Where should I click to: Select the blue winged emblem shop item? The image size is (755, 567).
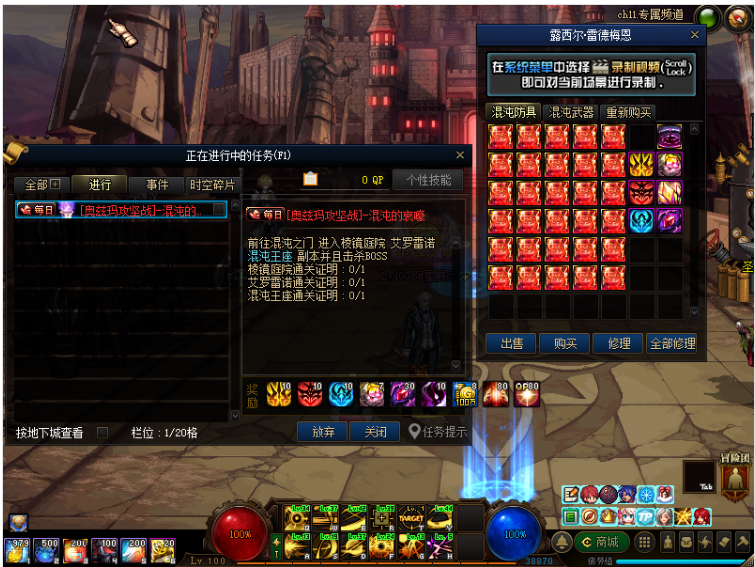(641, 220)
